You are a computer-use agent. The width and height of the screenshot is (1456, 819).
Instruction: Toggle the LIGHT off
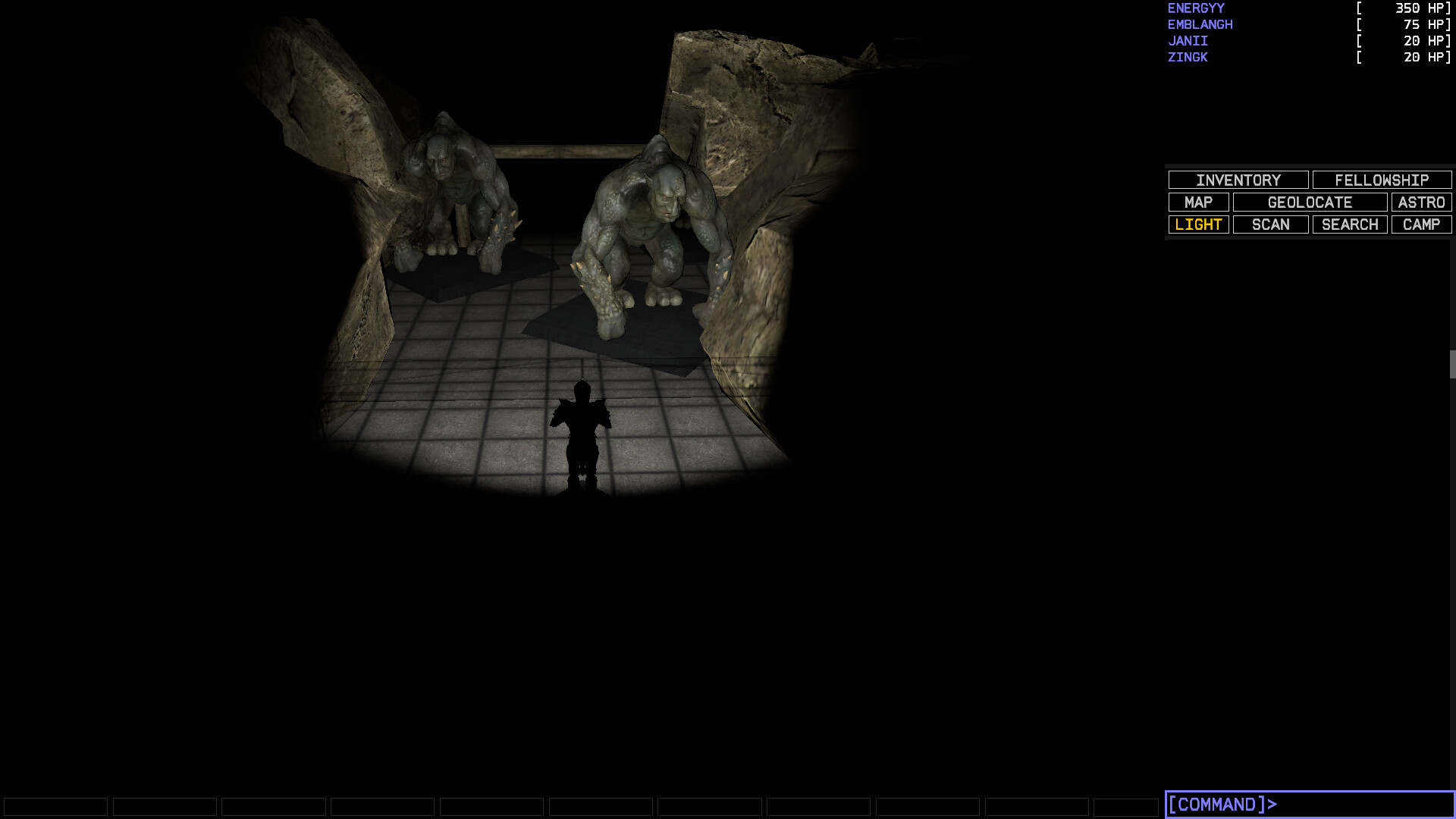click(x=1198, y=224)
